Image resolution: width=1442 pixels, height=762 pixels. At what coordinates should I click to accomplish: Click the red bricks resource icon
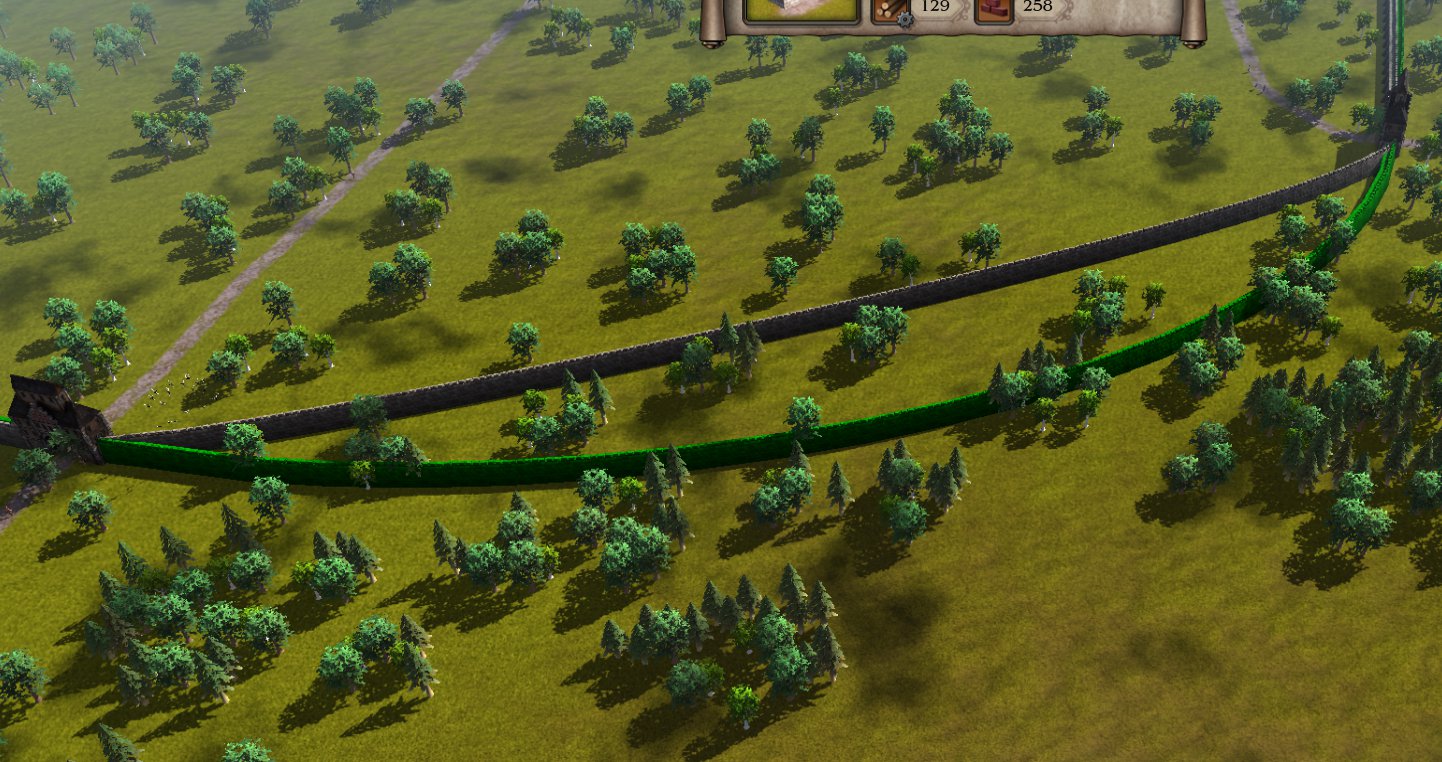pos(993,9)
